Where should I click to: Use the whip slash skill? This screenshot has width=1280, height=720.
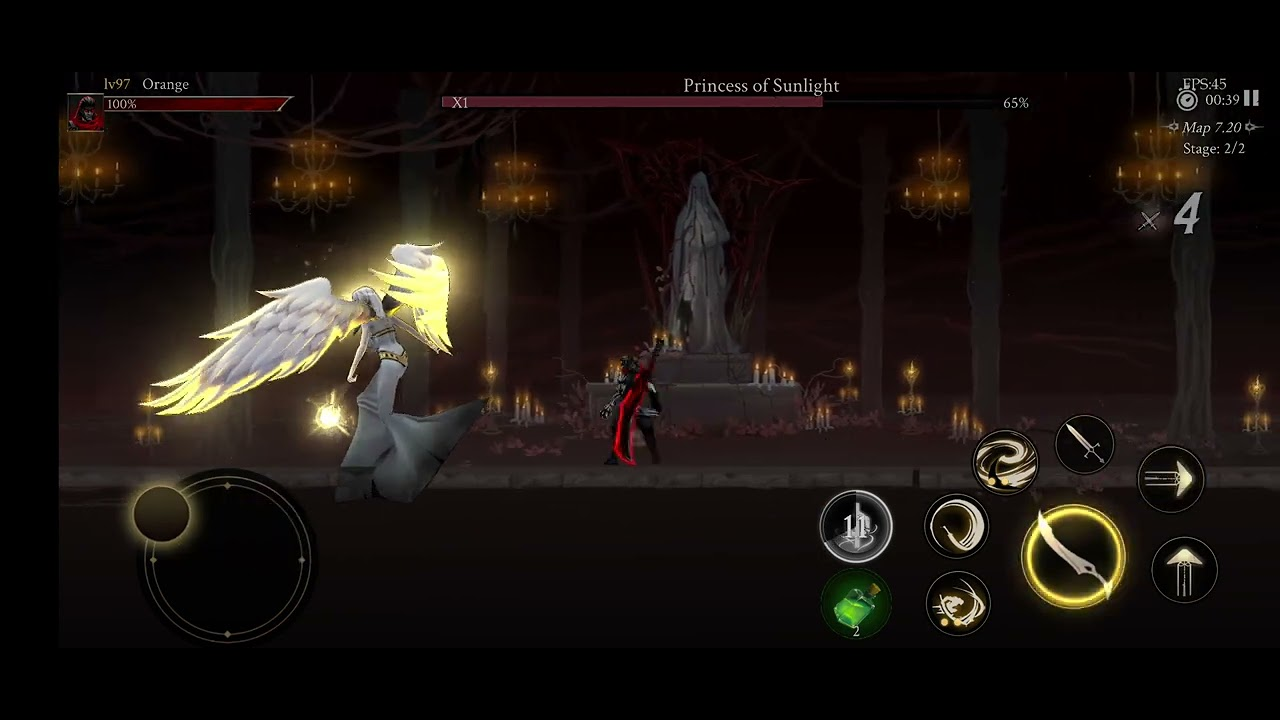[957, 527]
